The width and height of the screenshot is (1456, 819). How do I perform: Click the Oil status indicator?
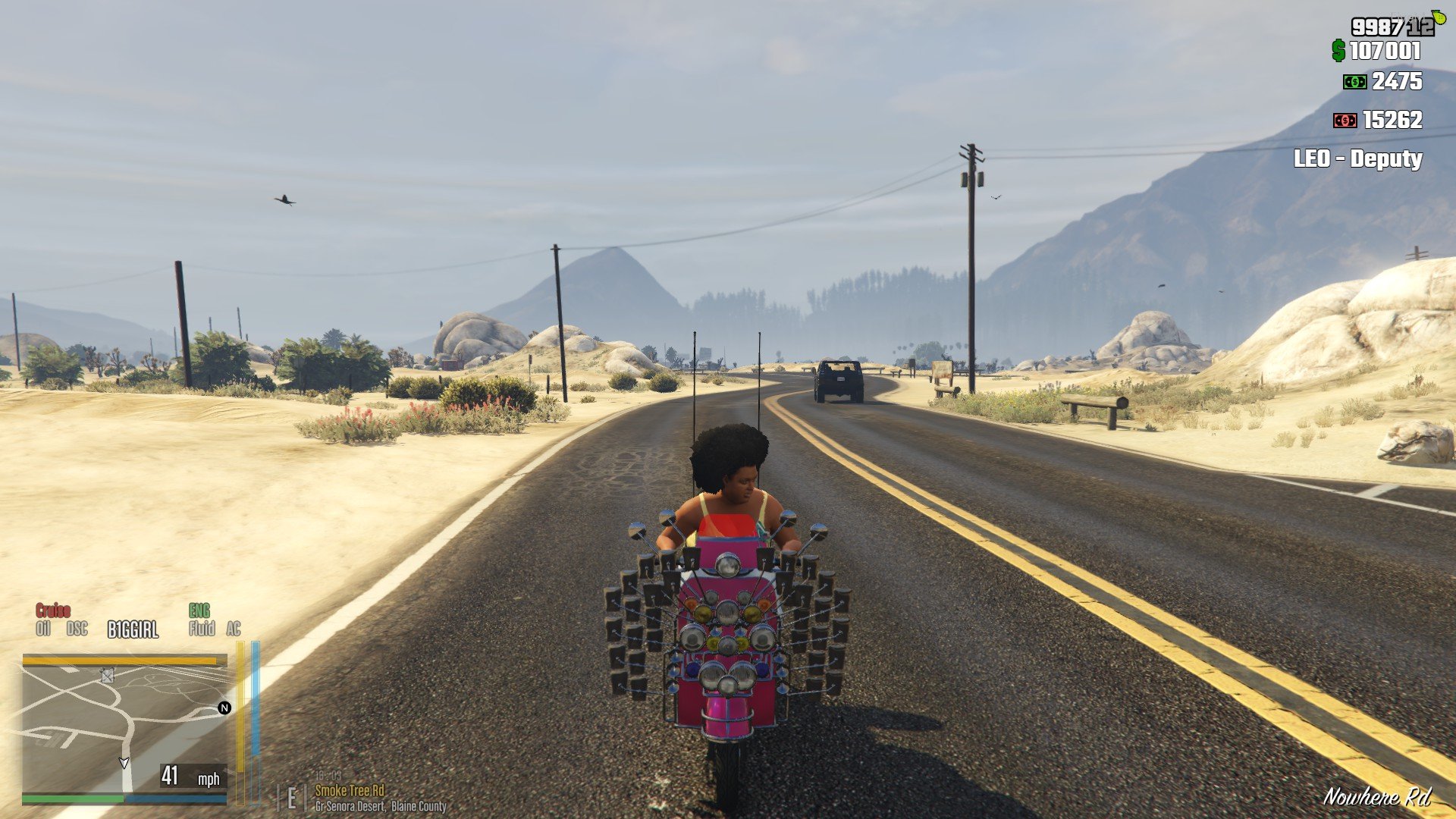pos(43,629)
